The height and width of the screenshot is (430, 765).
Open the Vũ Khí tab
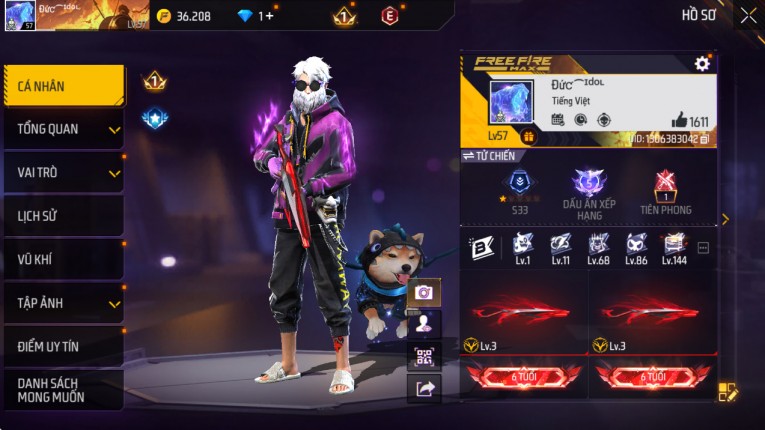tap(64, 259)
